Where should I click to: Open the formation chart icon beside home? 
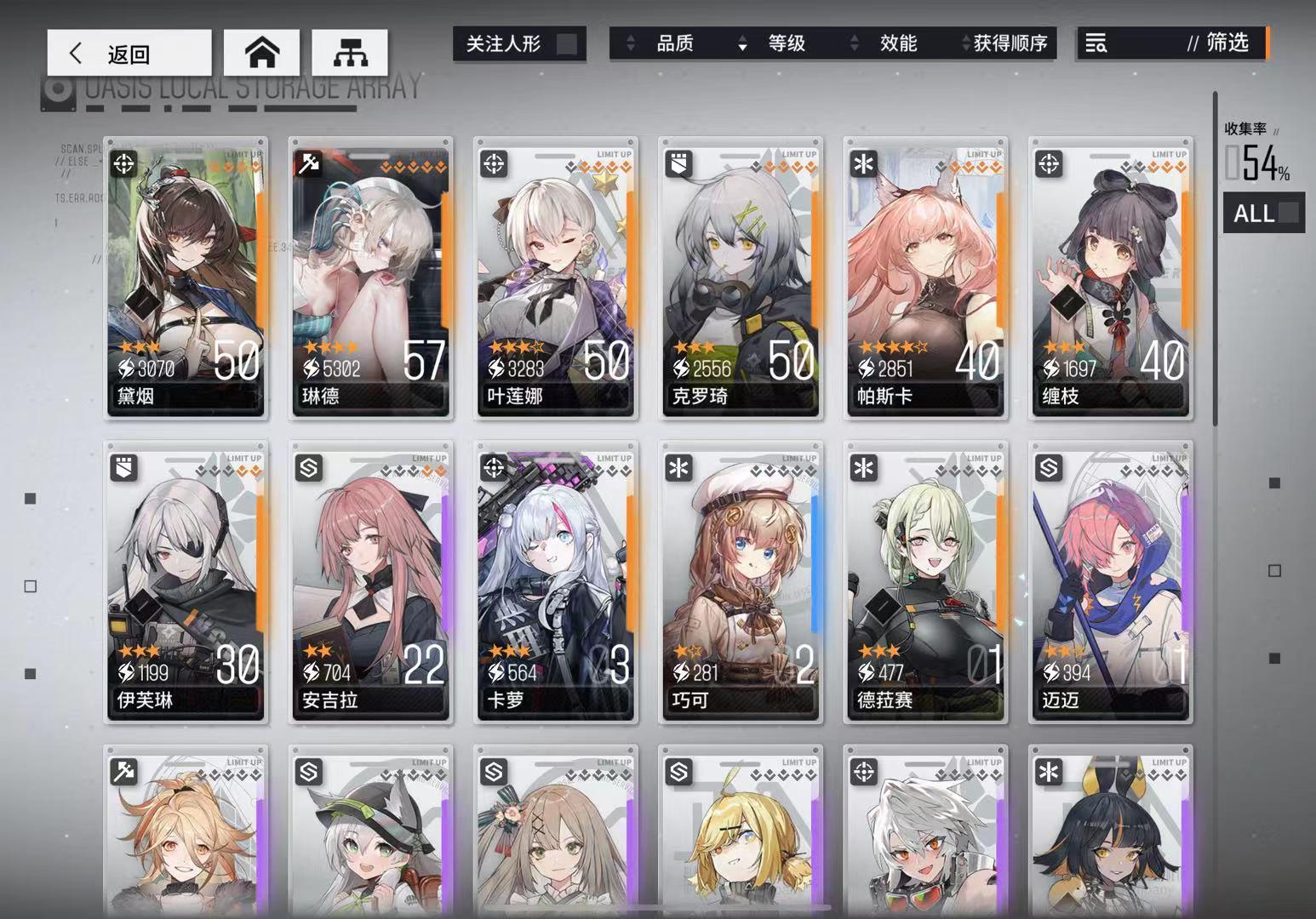[x=350, y=51]
